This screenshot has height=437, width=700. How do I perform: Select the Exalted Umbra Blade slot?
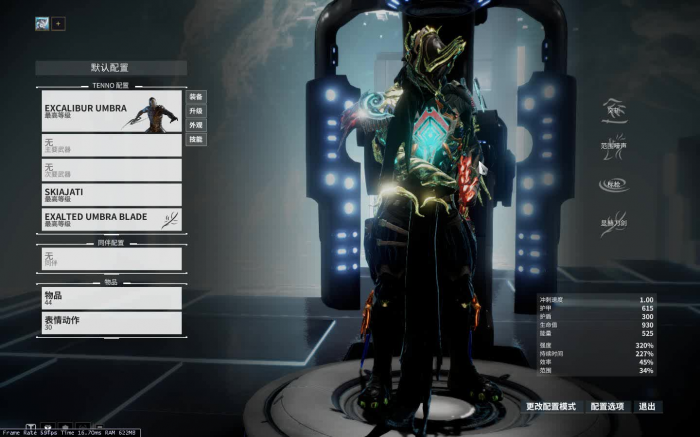111,219
